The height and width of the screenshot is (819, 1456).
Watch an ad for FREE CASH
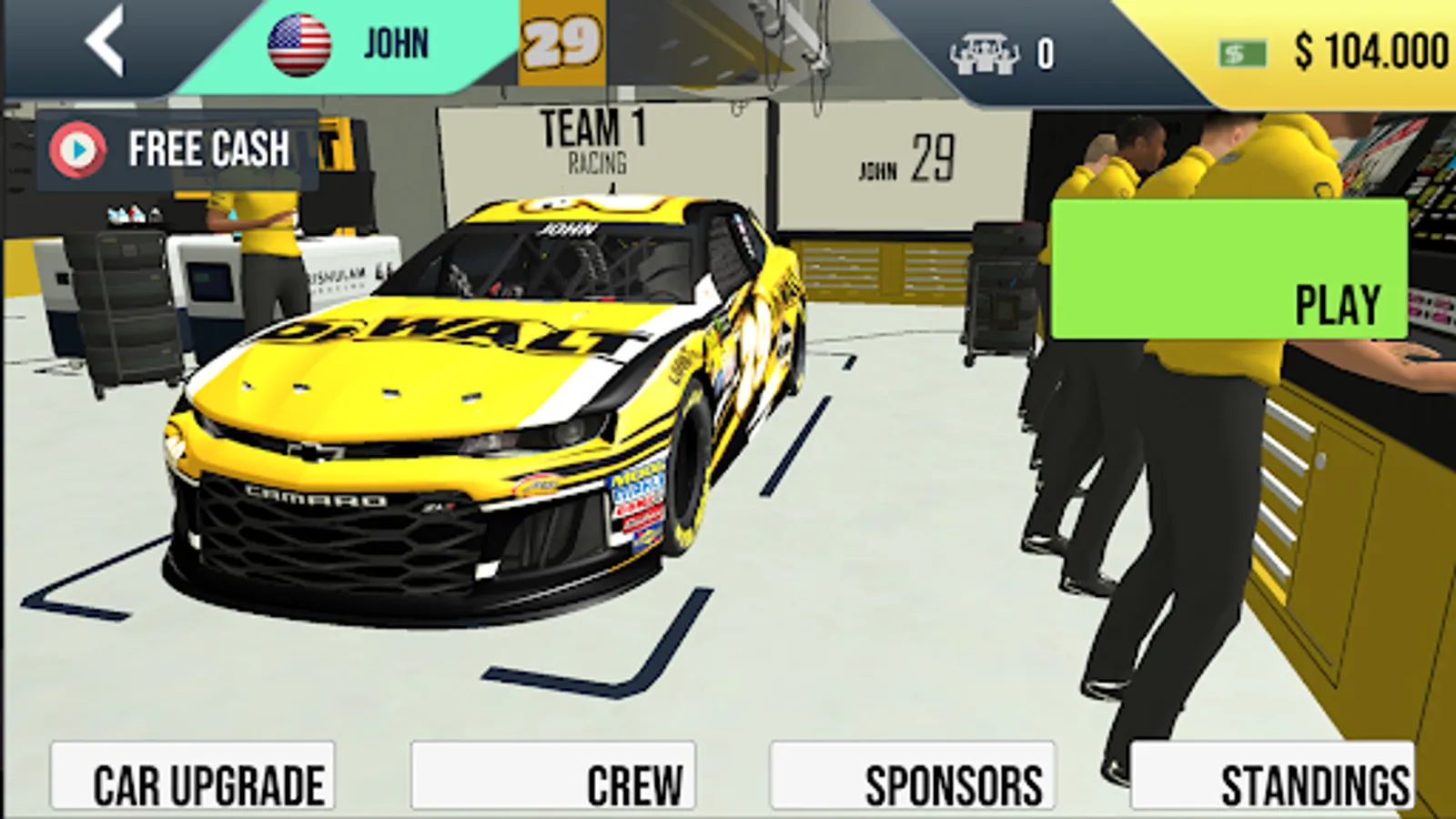click(177, 149)
